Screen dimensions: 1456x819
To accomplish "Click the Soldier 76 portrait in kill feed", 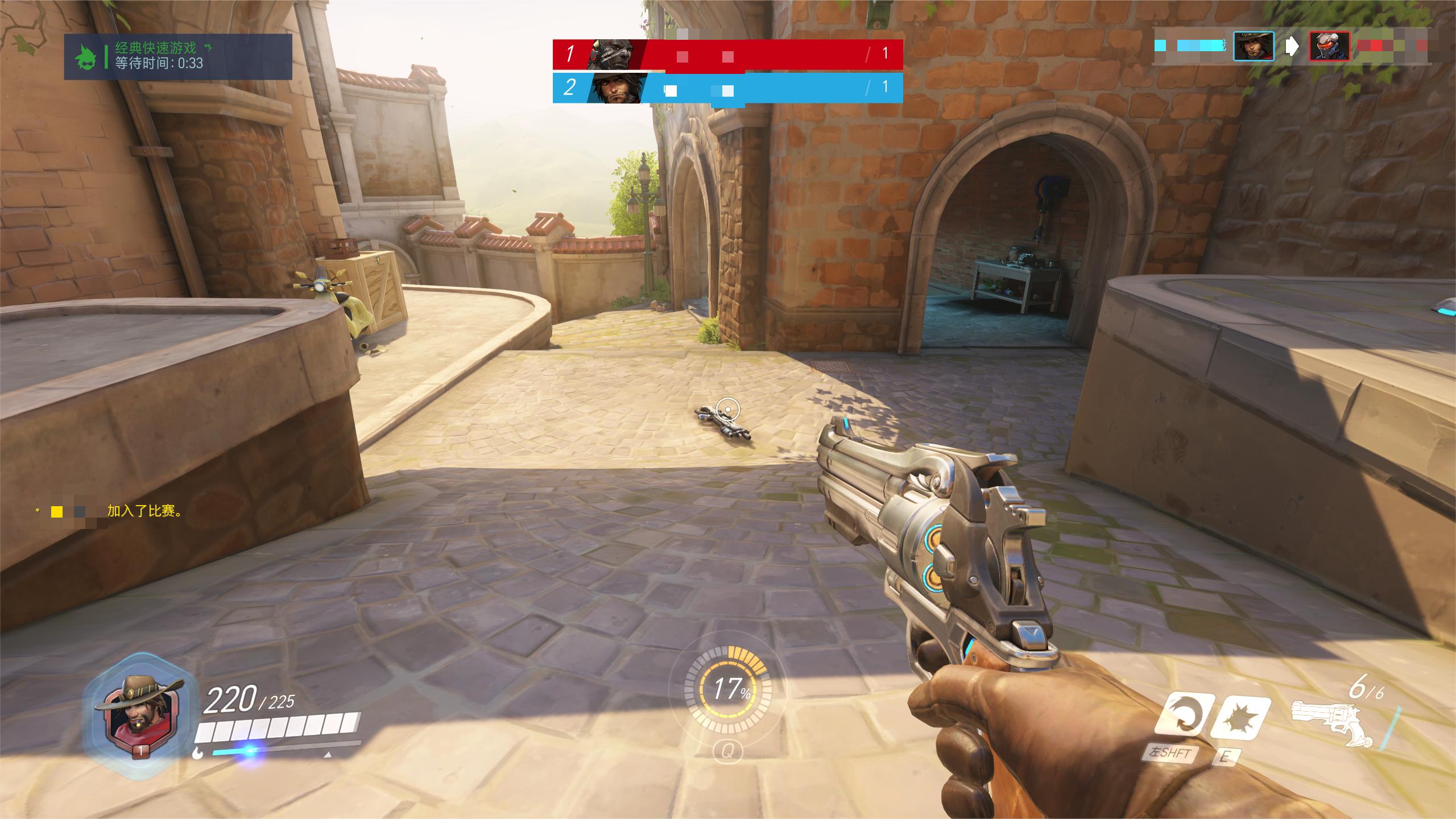I will [1329, 46].
